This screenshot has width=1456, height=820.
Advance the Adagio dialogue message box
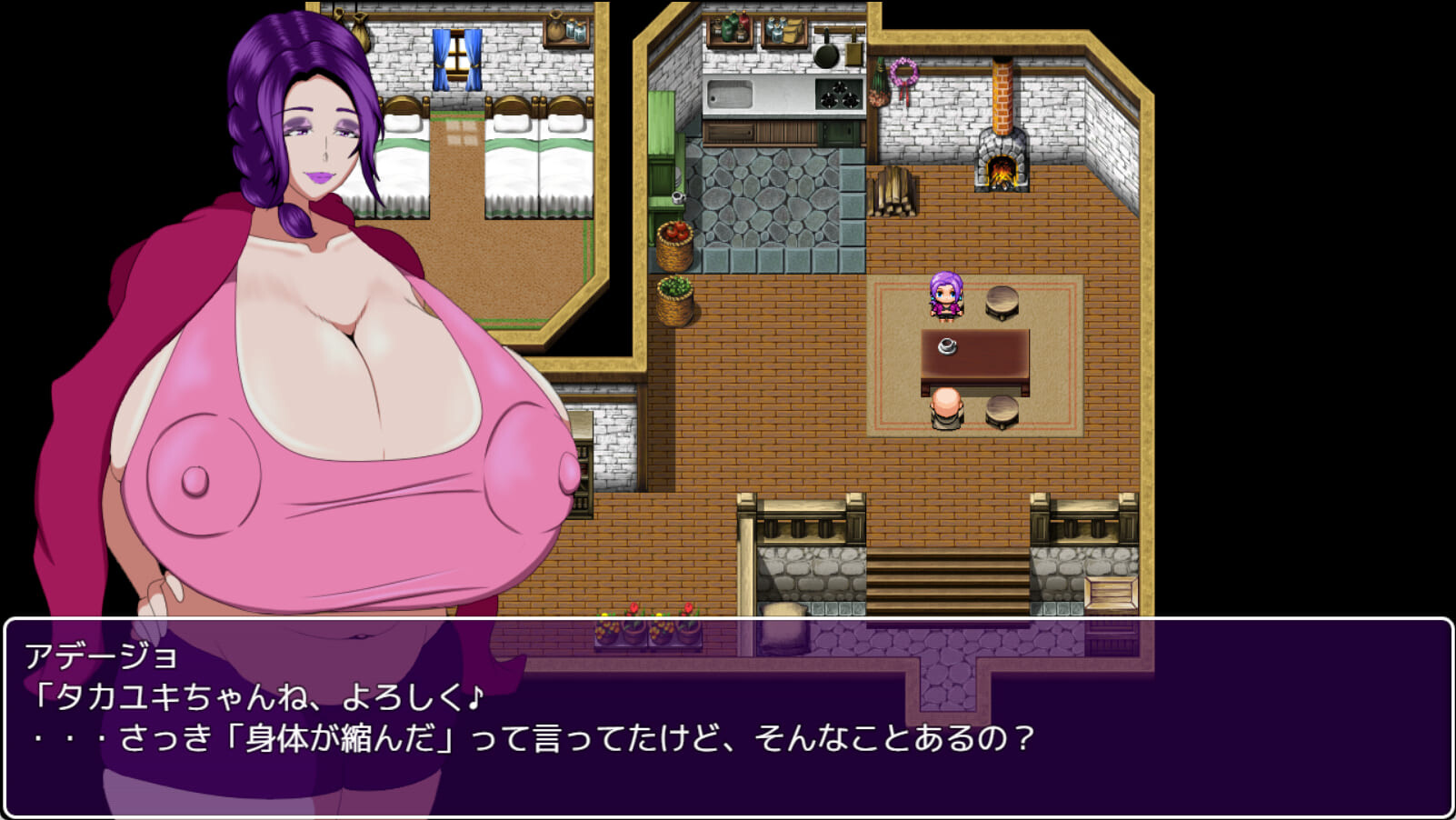(x=727, y=717)
